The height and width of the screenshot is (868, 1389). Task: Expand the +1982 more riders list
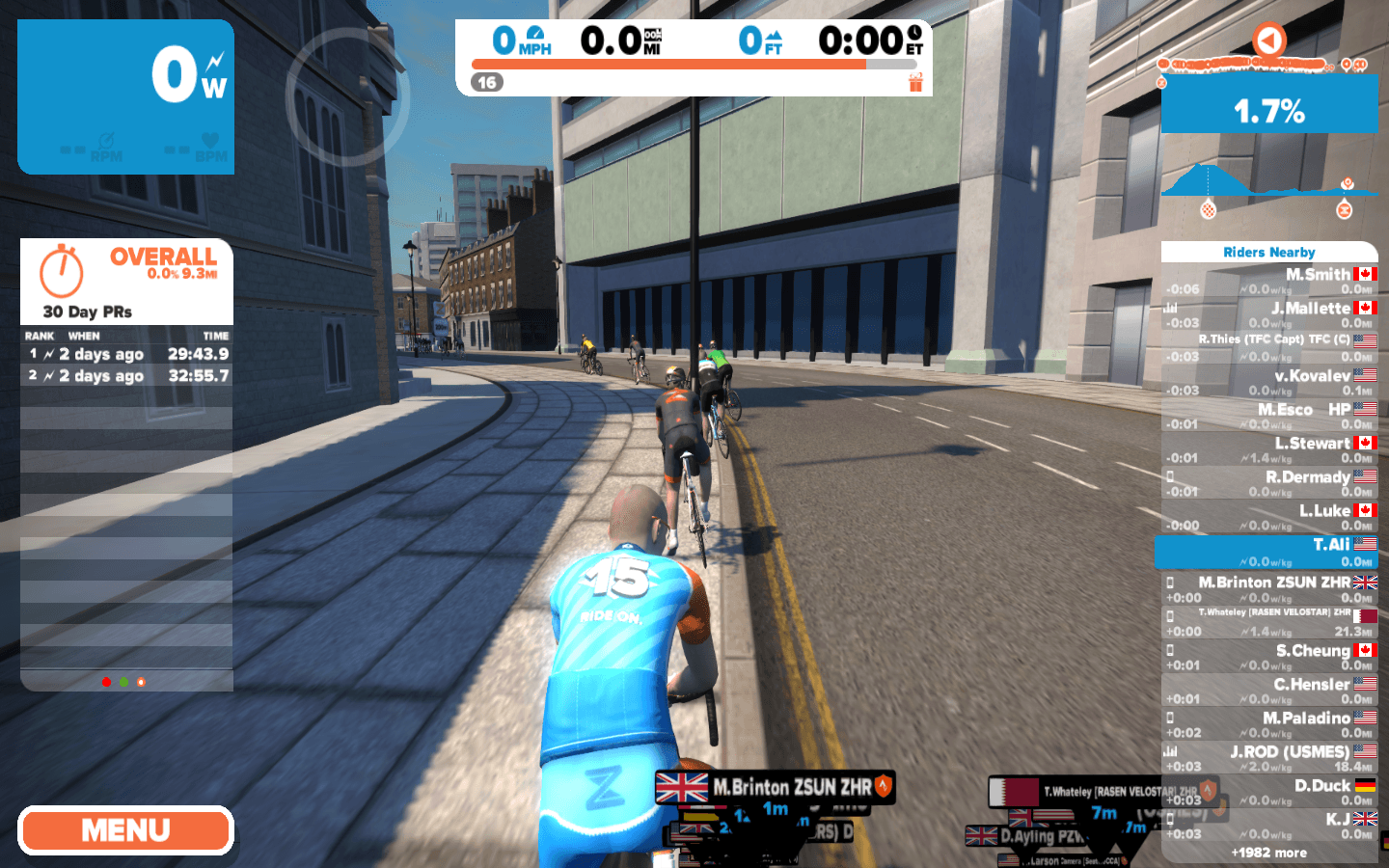(x=1269, y=853)
